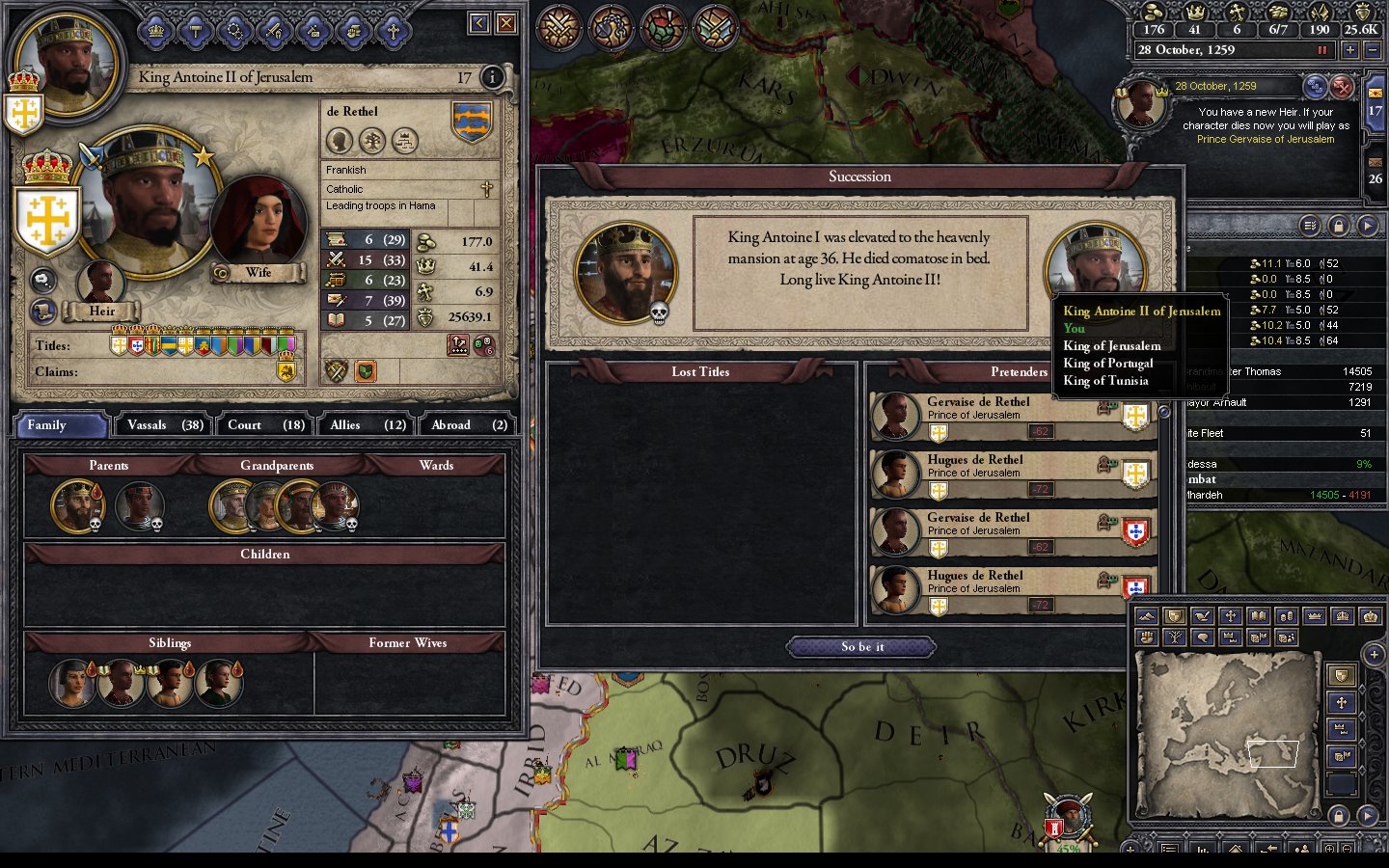The width and height of the screenshot is (1389, 868).
Task: Close the character panel
Action: tap(505, 23)
